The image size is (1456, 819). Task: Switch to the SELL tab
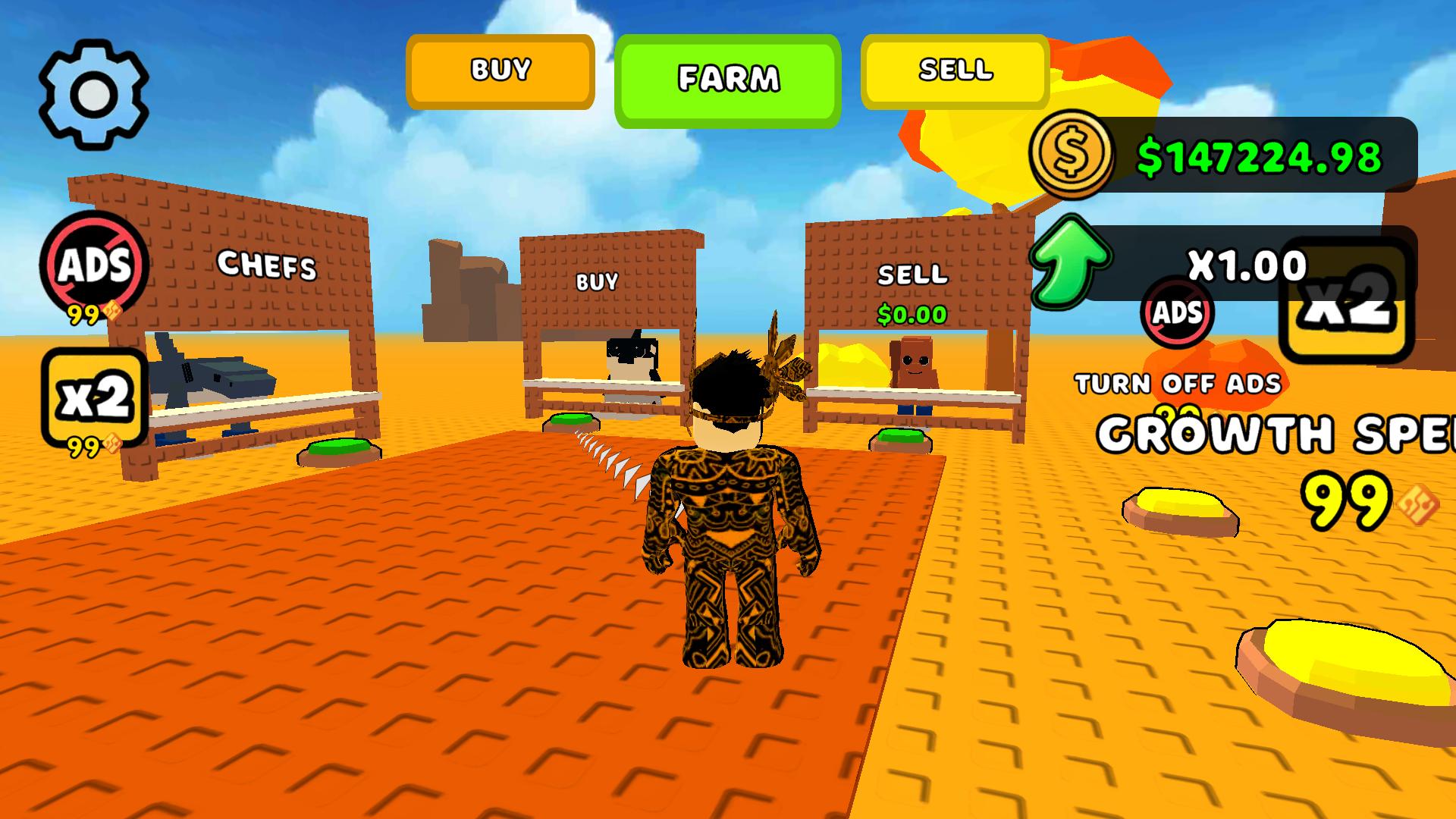click(954, 71)
